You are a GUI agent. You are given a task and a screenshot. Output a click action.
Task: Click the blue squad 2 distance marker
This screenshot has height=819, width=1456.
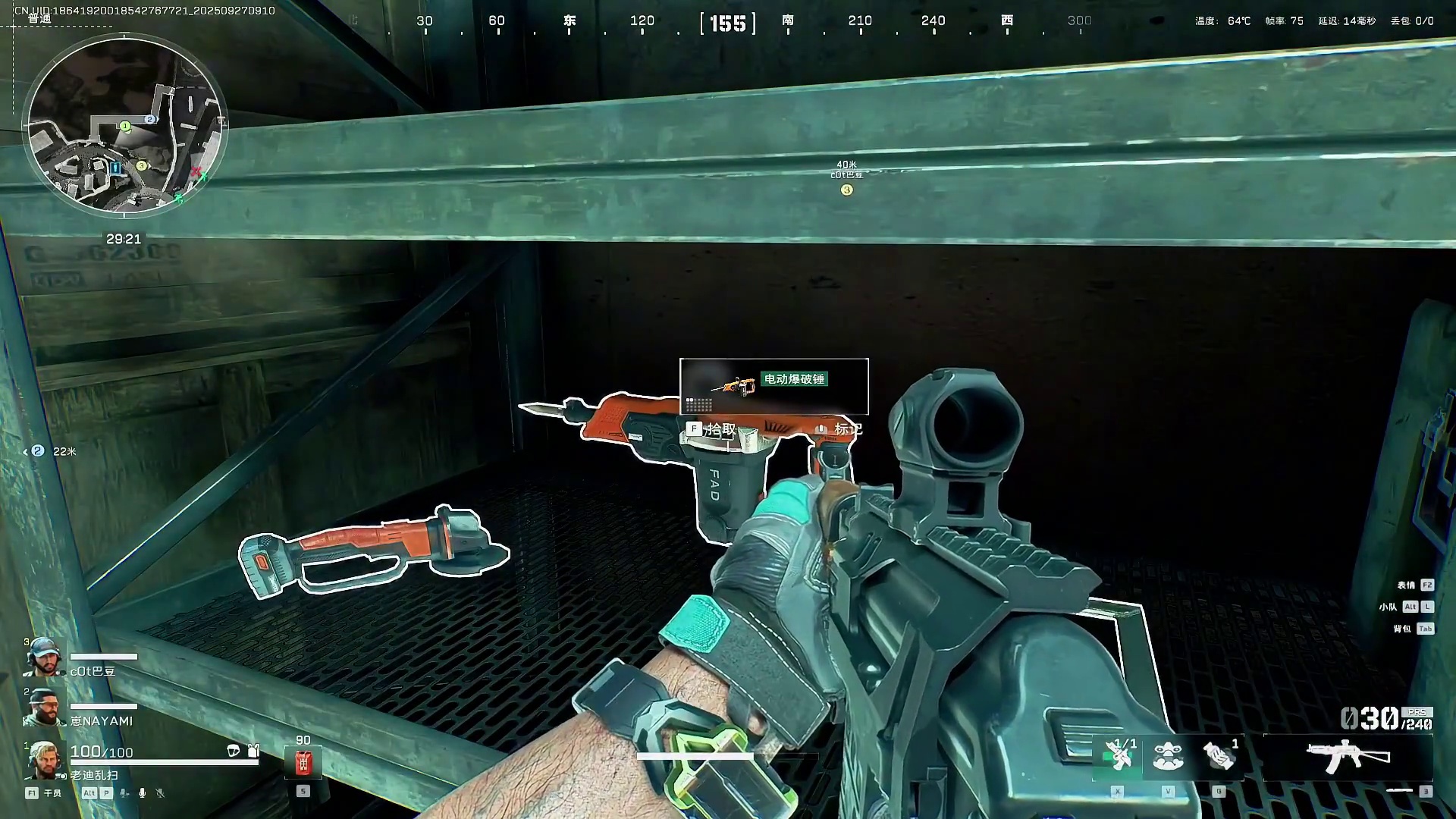pyautogui.click(x=38, y=451)
